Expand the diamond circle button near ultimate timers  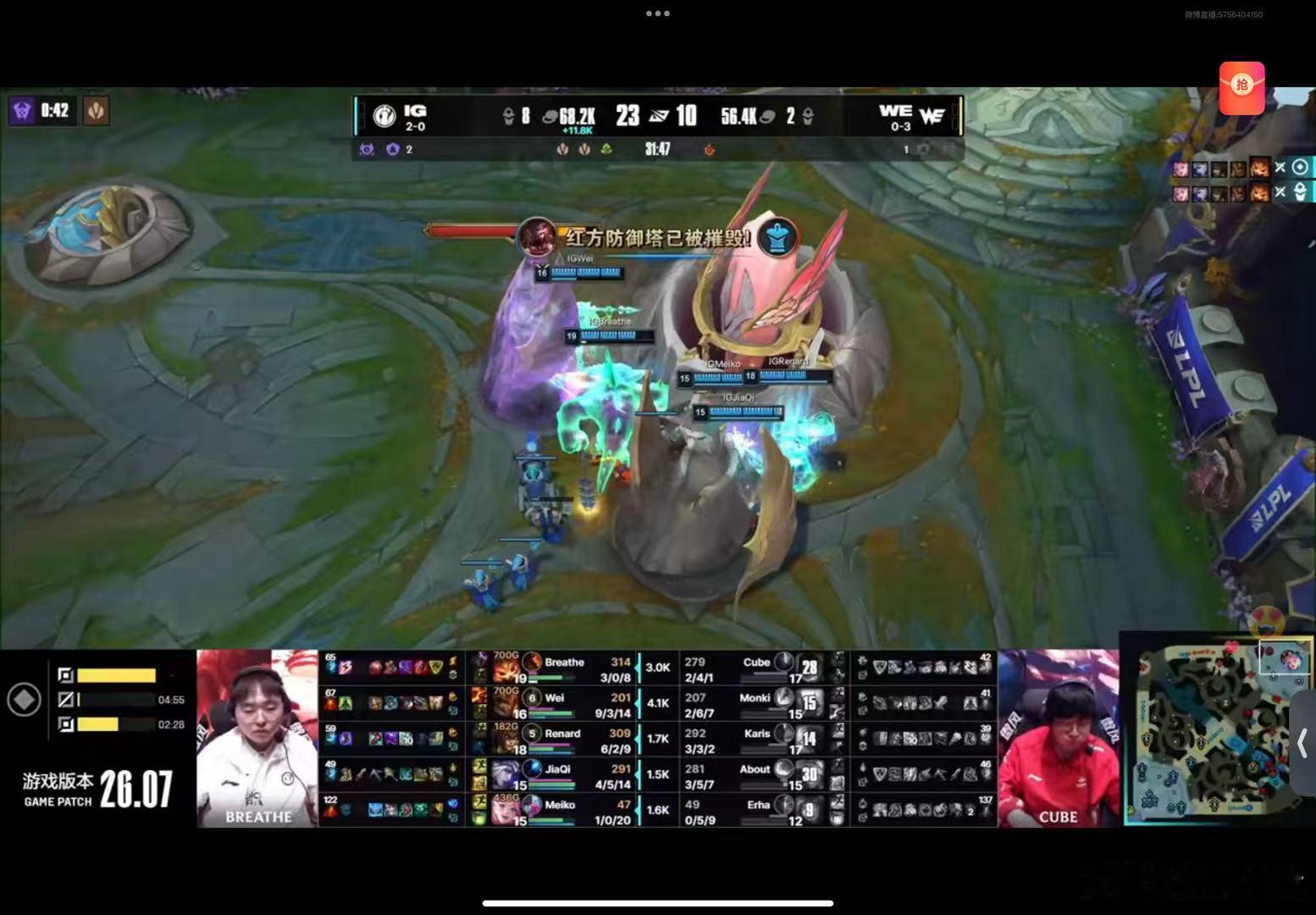[25, 699]
